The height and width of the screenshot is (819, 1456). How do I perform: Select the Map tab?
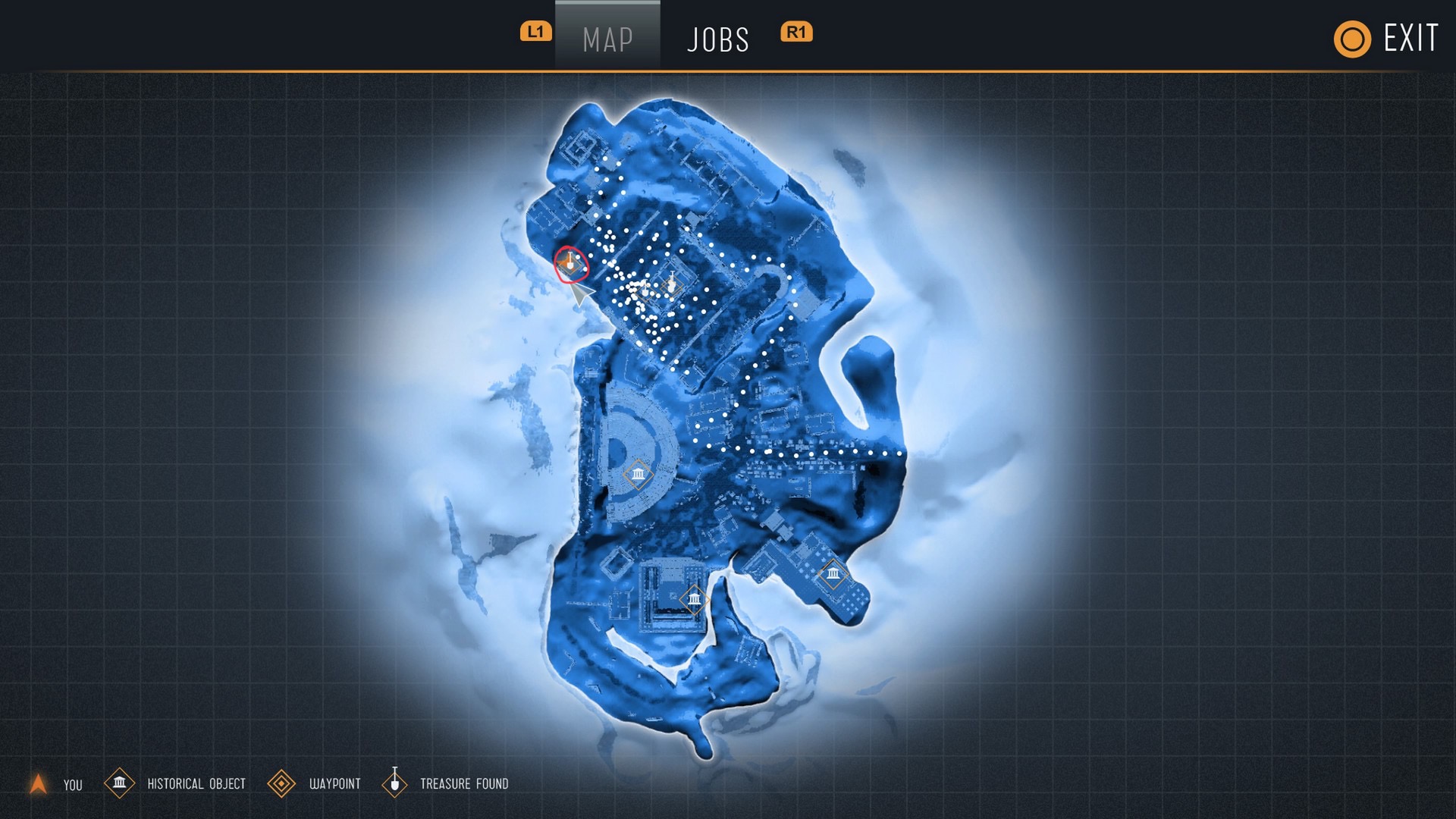pyautogui.click(x=607, y=39)
